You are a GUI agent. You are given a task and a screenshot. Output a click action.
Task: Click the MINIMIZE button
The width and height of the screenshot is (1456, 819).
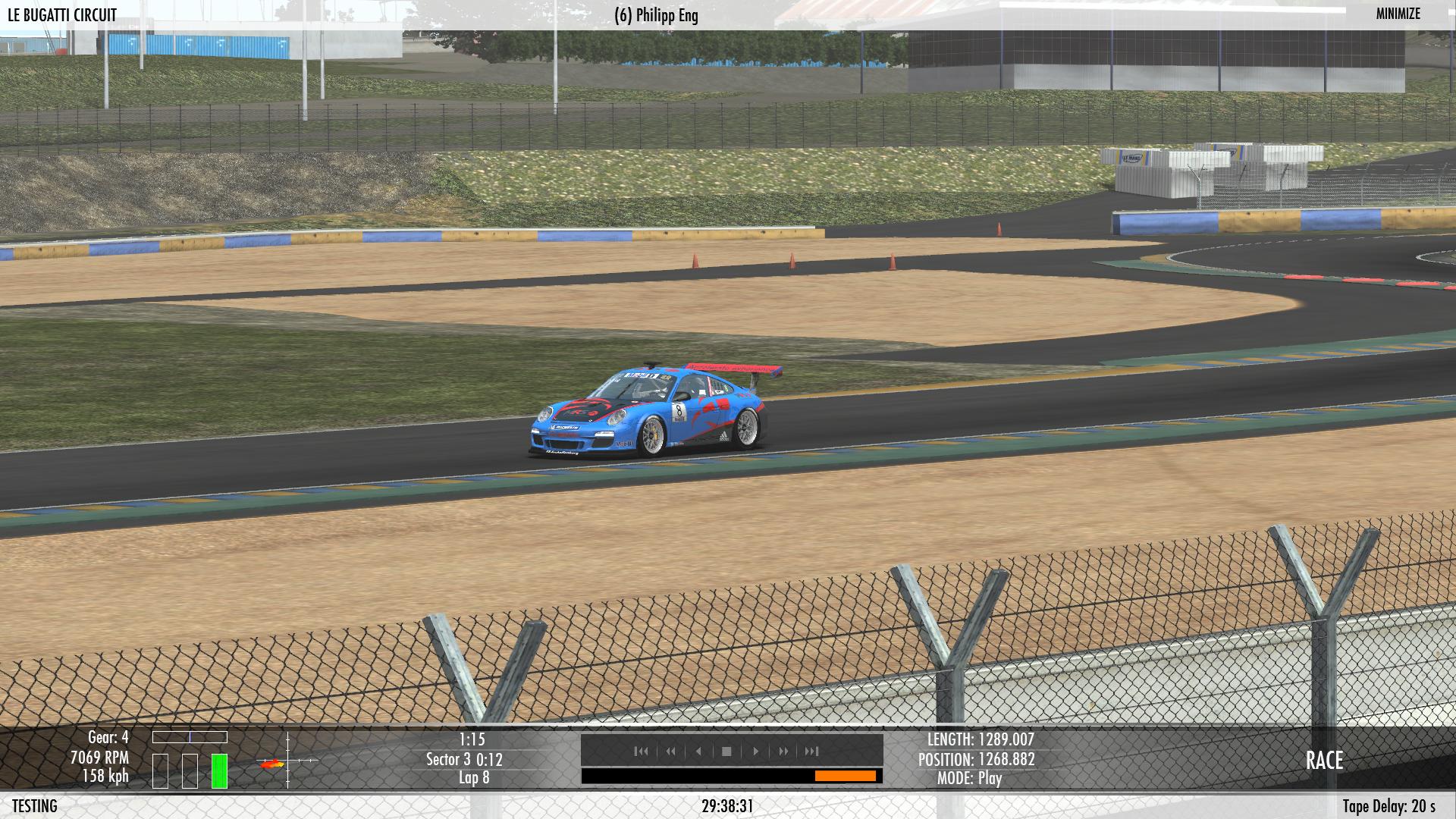tap(1398, 14)
